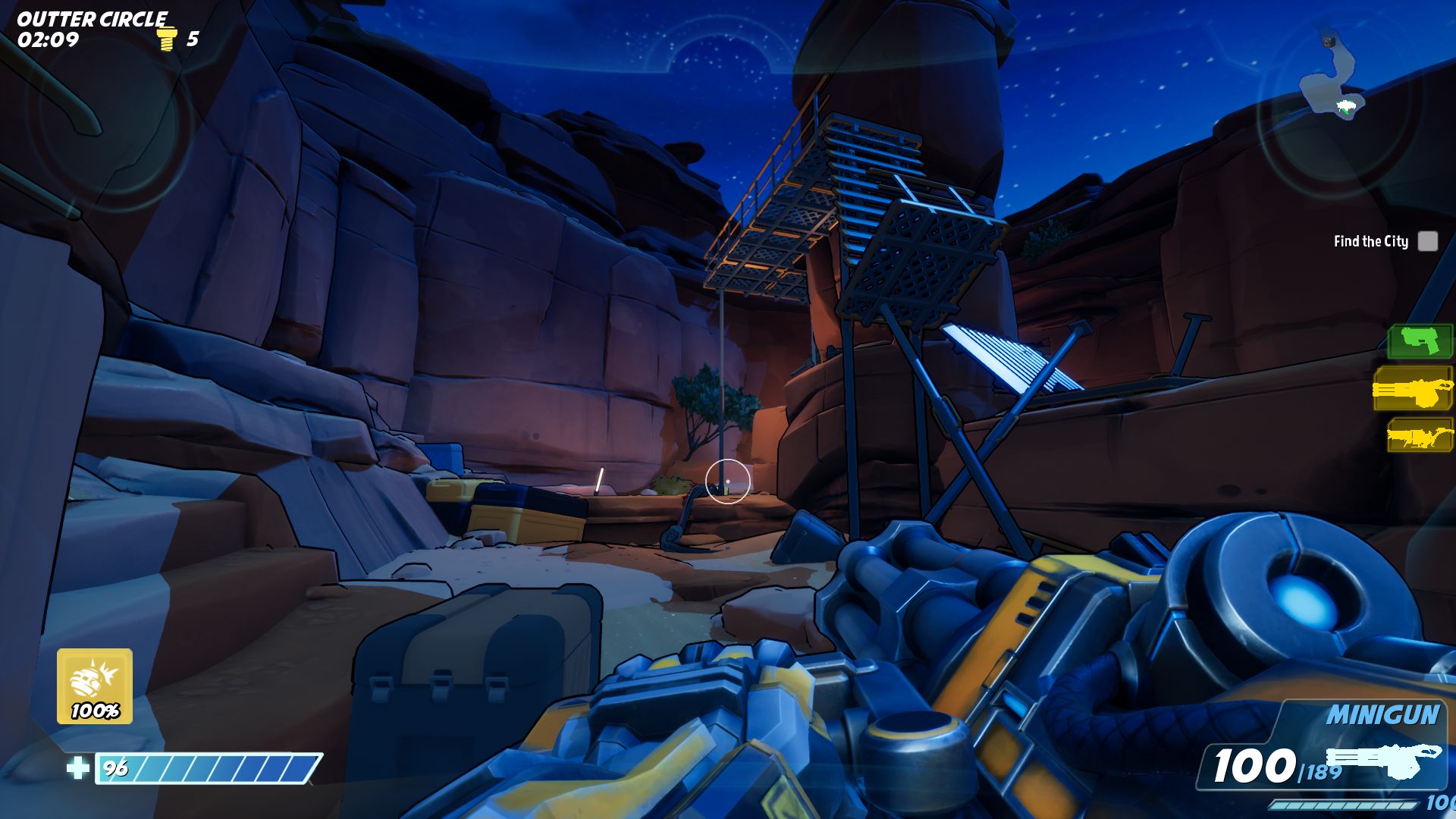Toggle the Find the City objective checkbox
This screenshot has width=1456, height=819.
click(1427, 241)
